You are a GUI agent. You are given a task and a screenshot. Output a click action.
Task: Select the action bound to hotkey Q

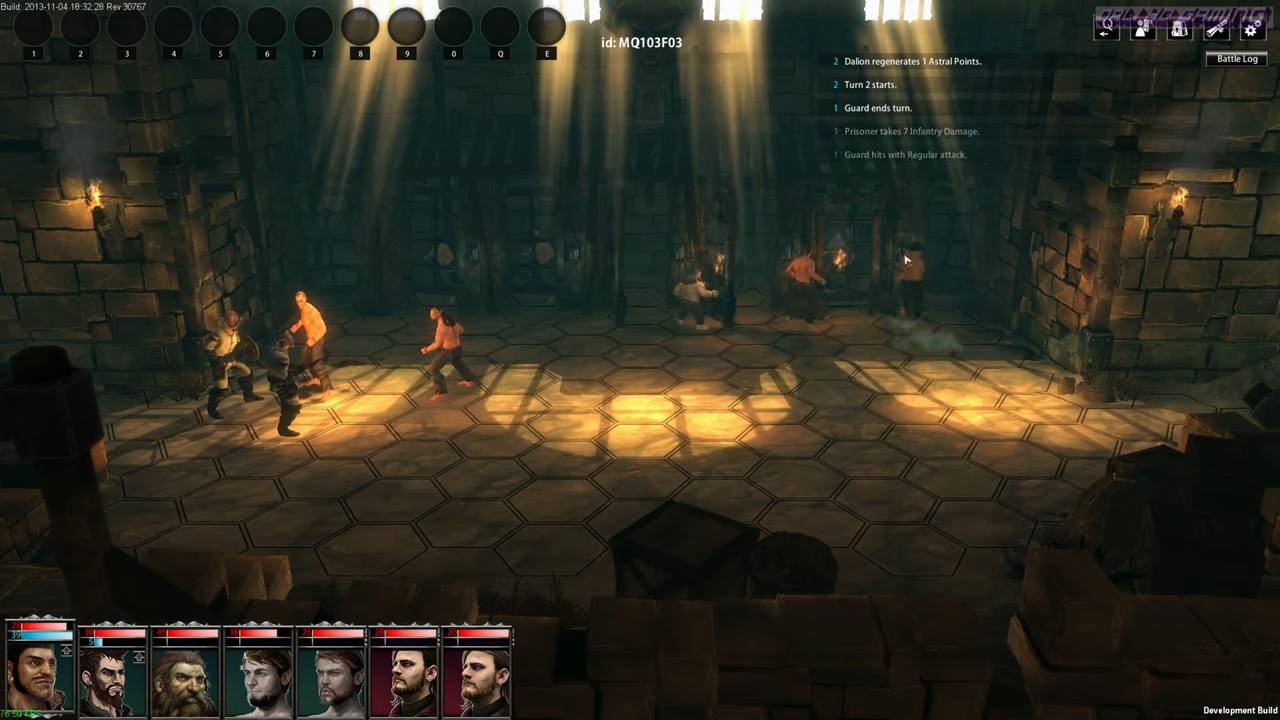(500, 28)
